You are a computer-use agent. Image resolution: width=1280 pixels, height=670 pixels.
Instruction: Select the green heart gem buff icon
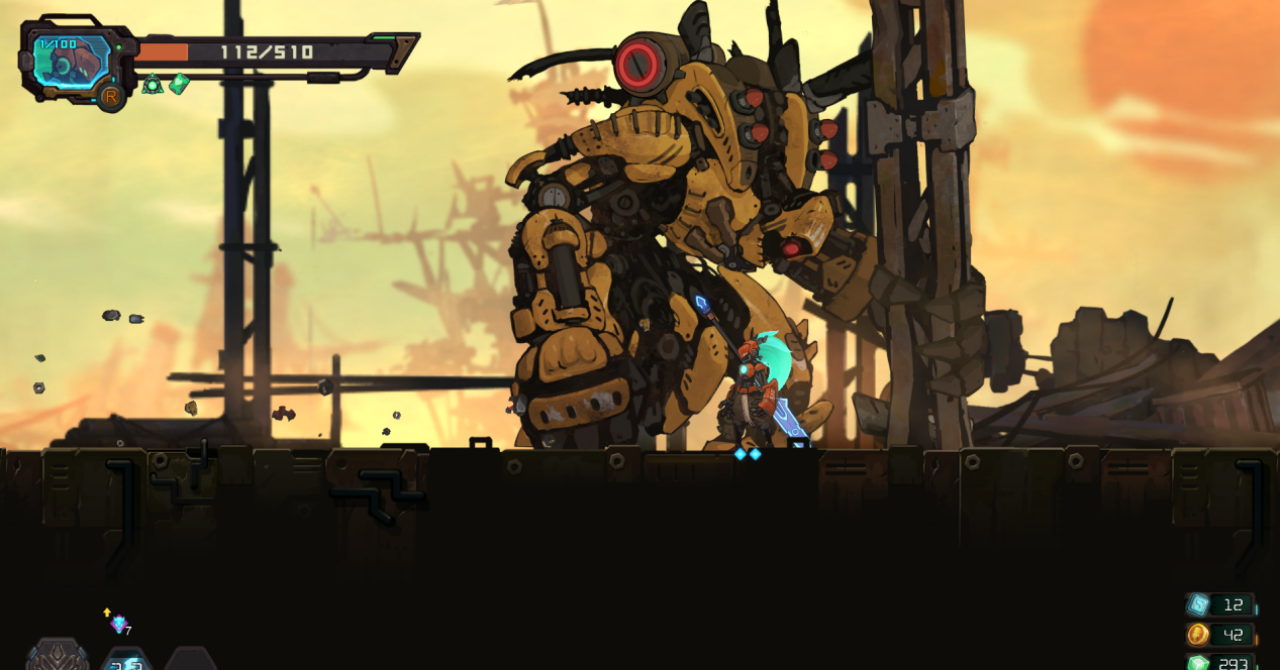[x=179, y=85]
